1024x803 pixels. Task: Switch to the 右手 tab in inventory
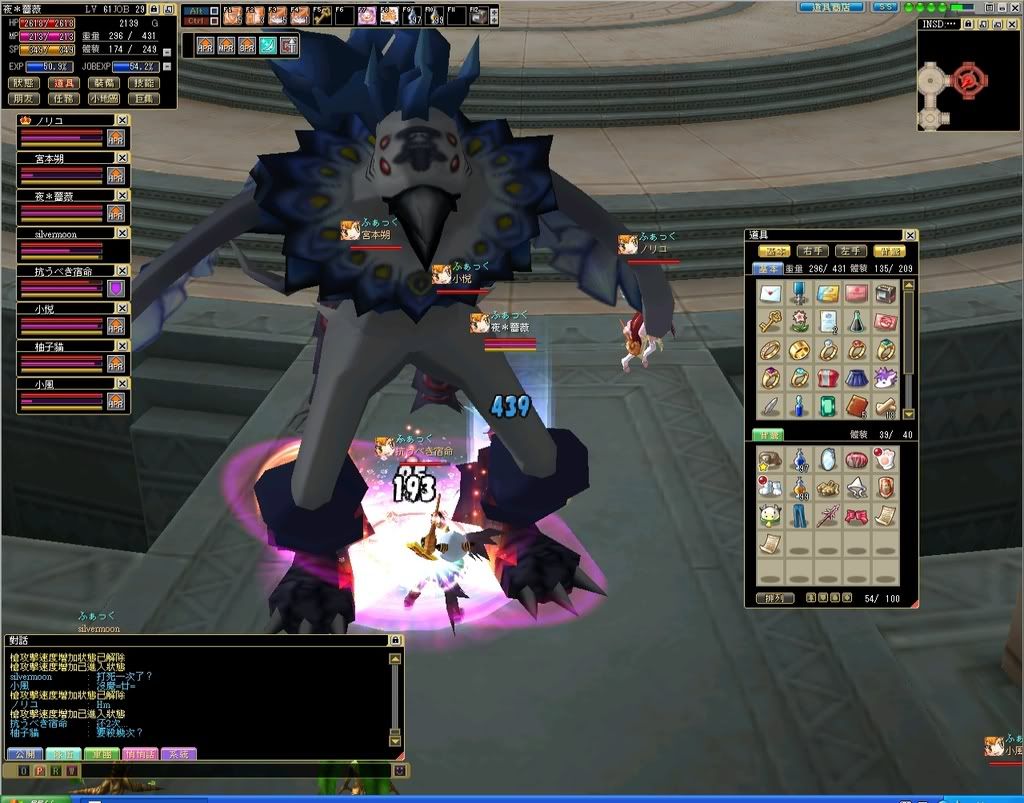812,251
